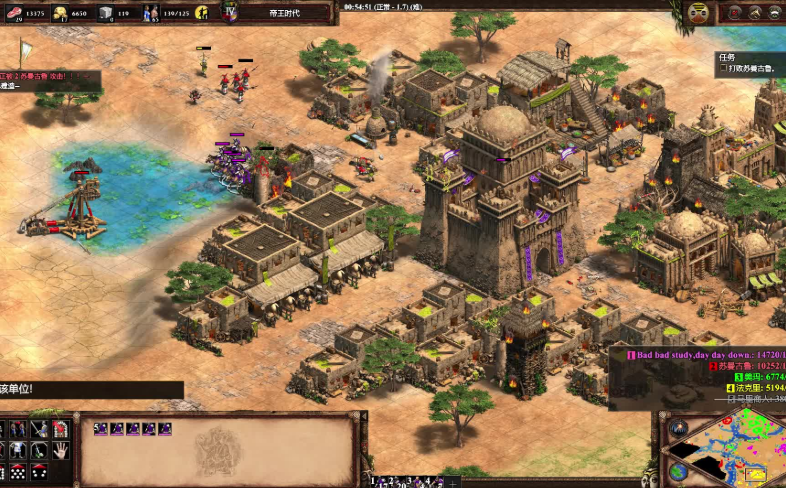This screenshot has width=786, height=488.
Task: Click the horn diplomacy button in top bar
Action: (x=755, y=12)
